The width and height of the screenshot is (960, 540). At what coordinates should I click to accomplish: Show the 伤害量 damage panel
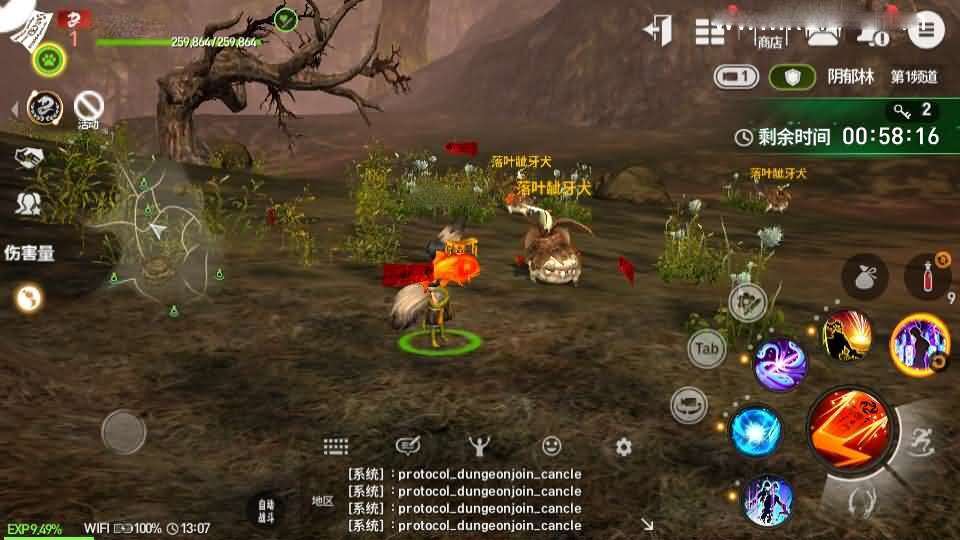coord(30,253)
